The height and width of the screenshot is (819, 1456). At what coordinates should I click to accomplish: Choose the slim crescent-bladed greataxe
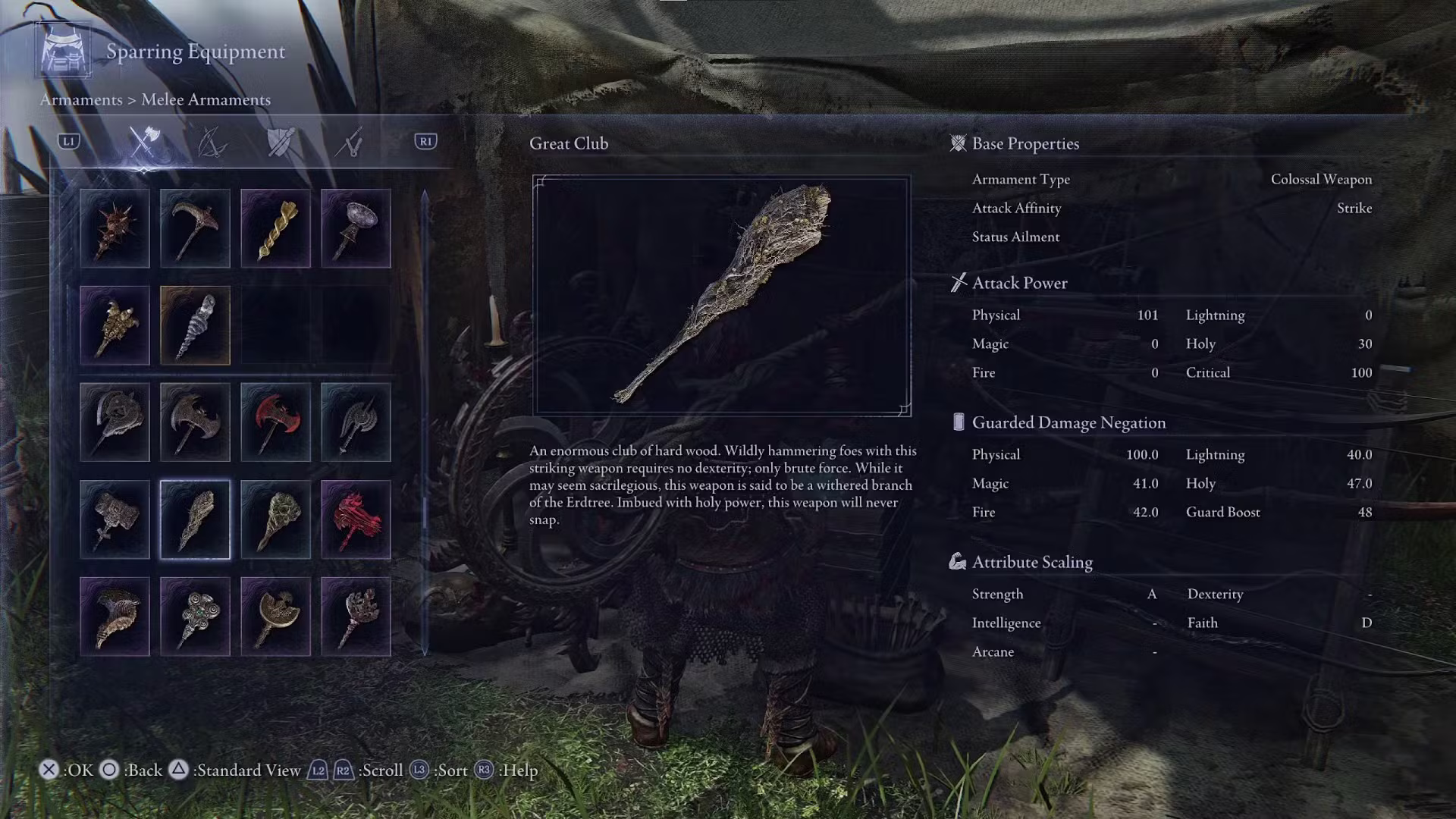coord(356,422)
